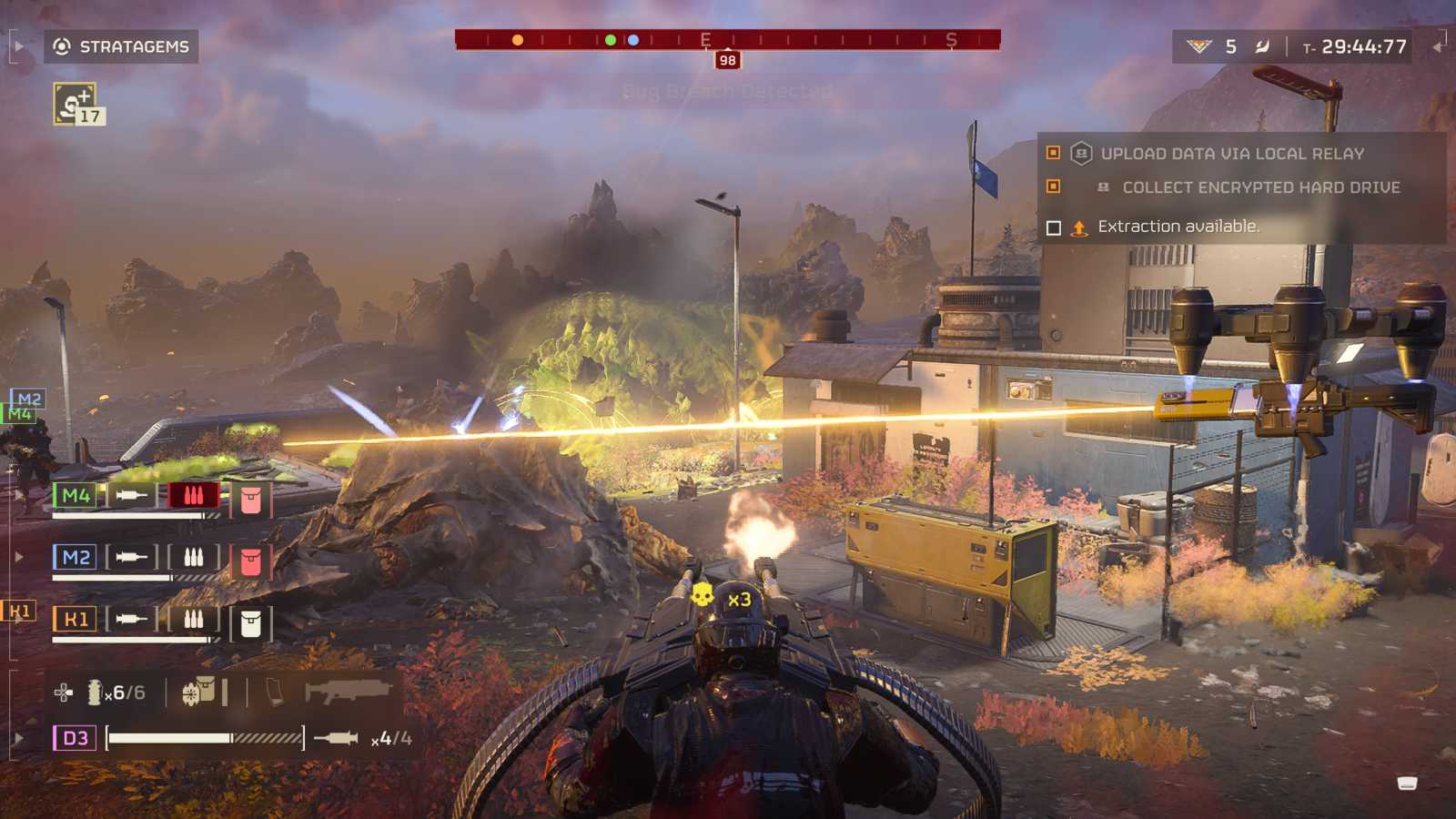Tick the Extraction available checkbox
Screen dimensions: 1456x819
1054,227
